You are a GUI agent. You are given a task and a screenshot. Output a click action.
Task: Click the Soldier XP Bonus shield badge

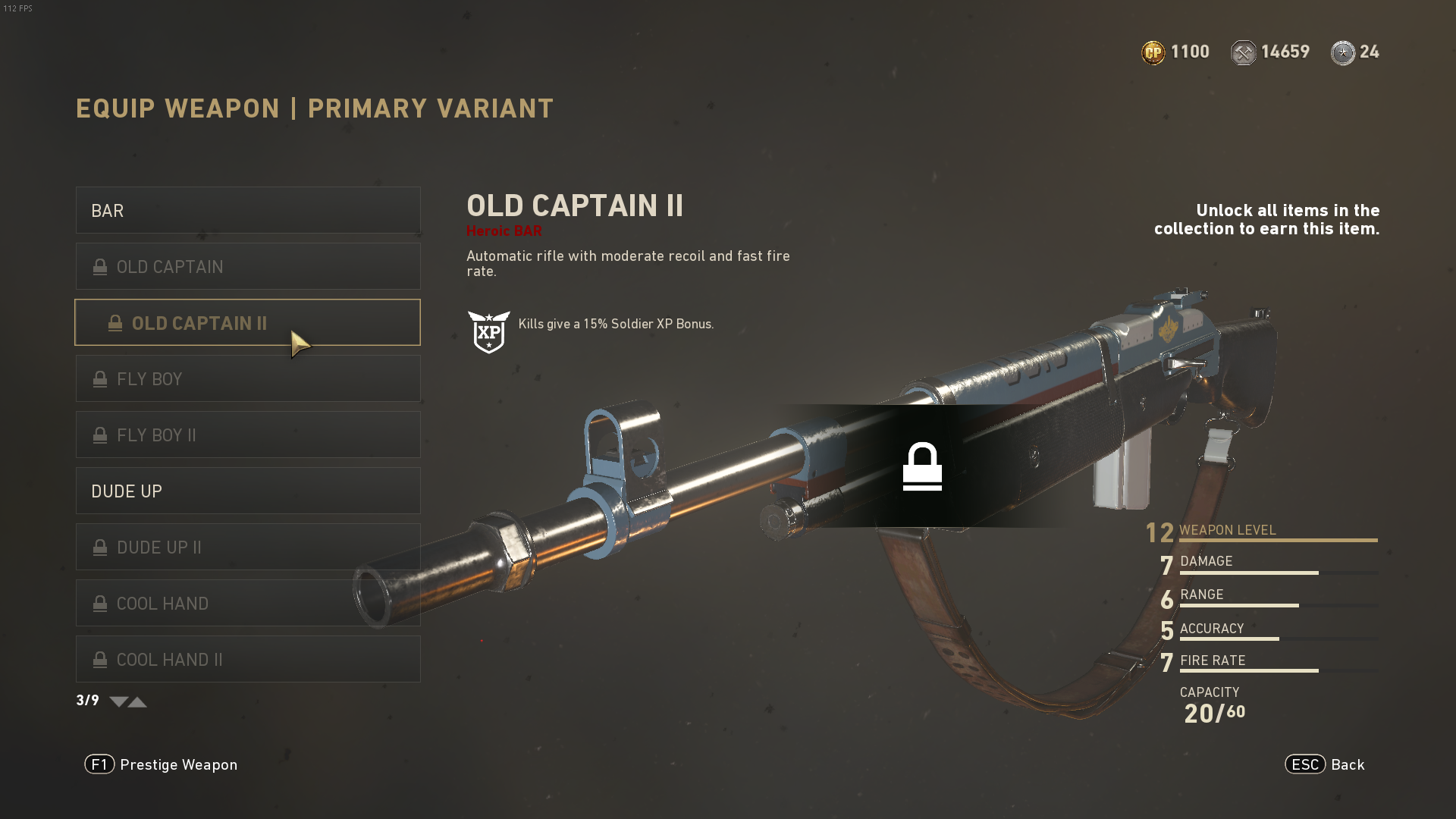[x=489, y=331]
